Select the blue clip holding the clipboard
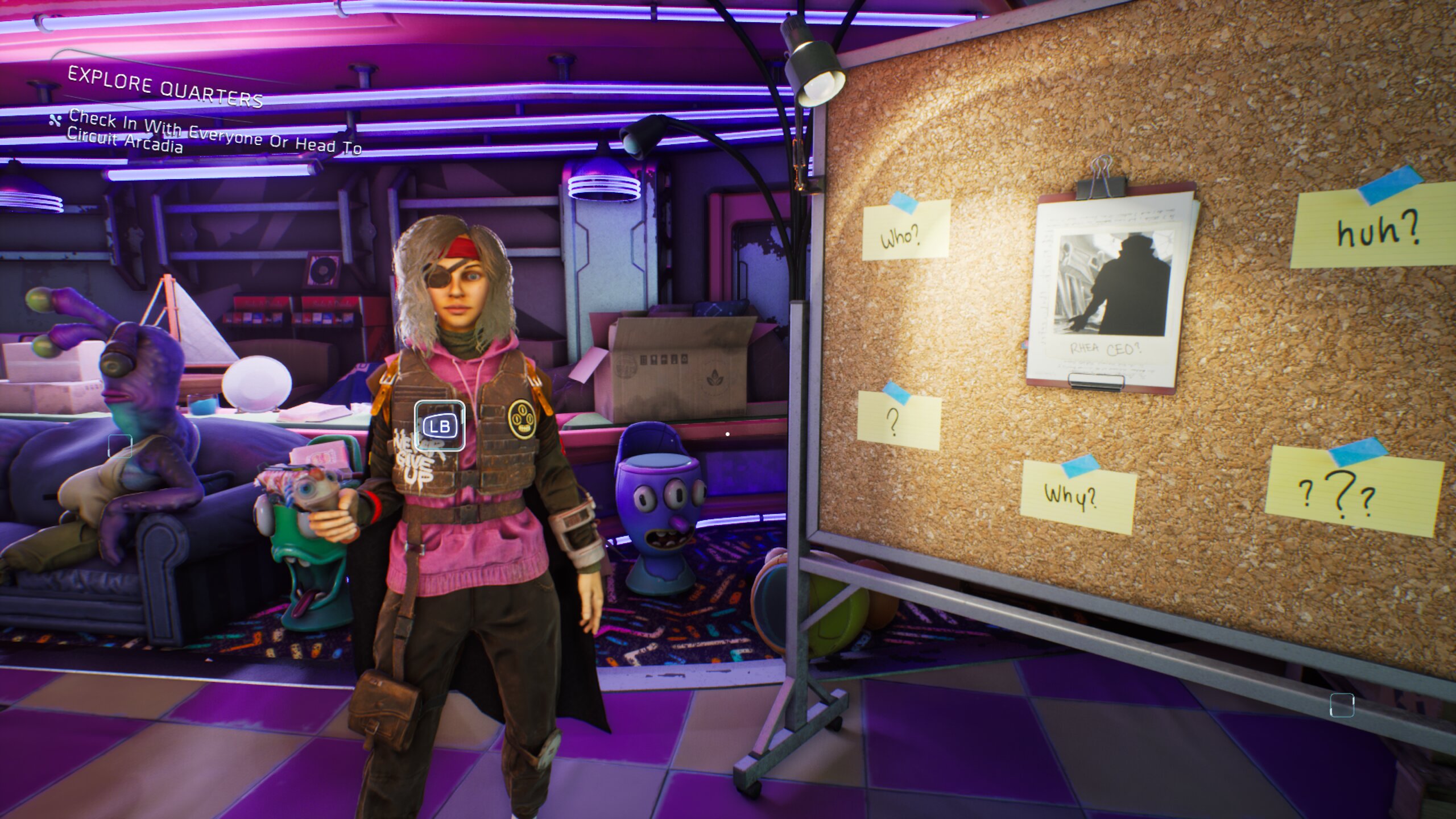1456x819 pixels. [1101, 186]
